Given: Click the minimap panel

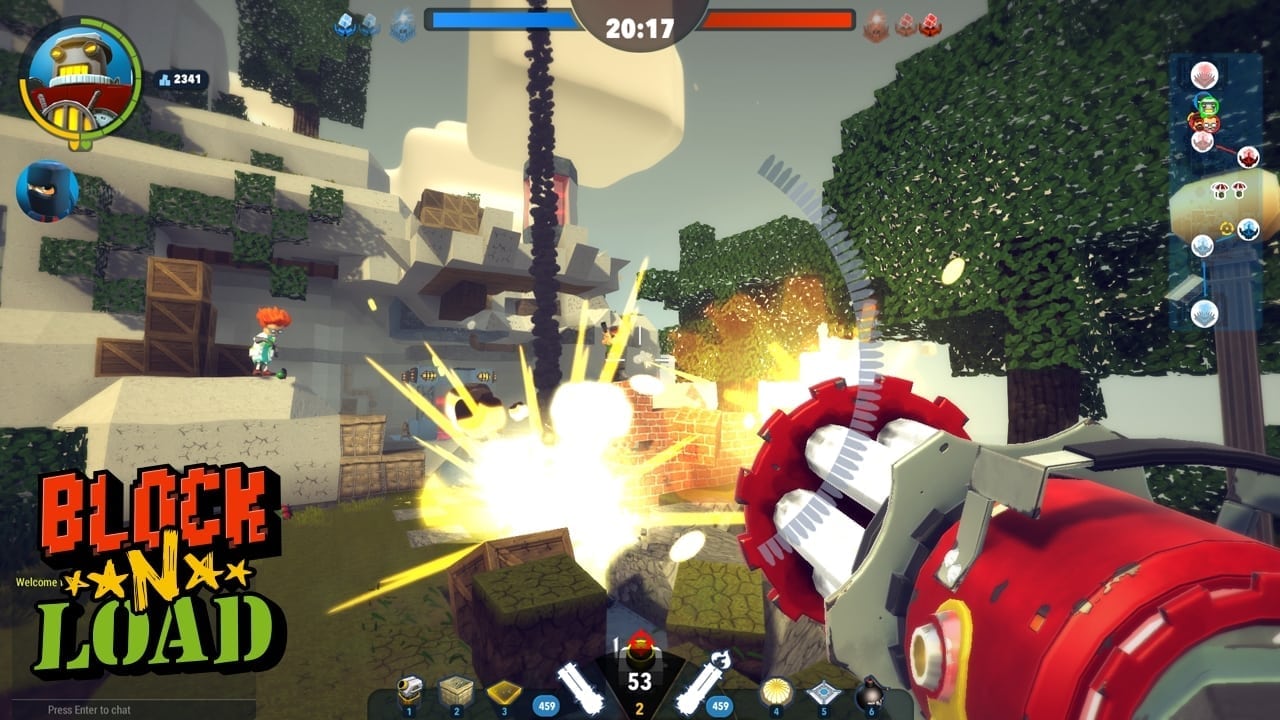Looking at the screenshot, I should coord(1214,190).
